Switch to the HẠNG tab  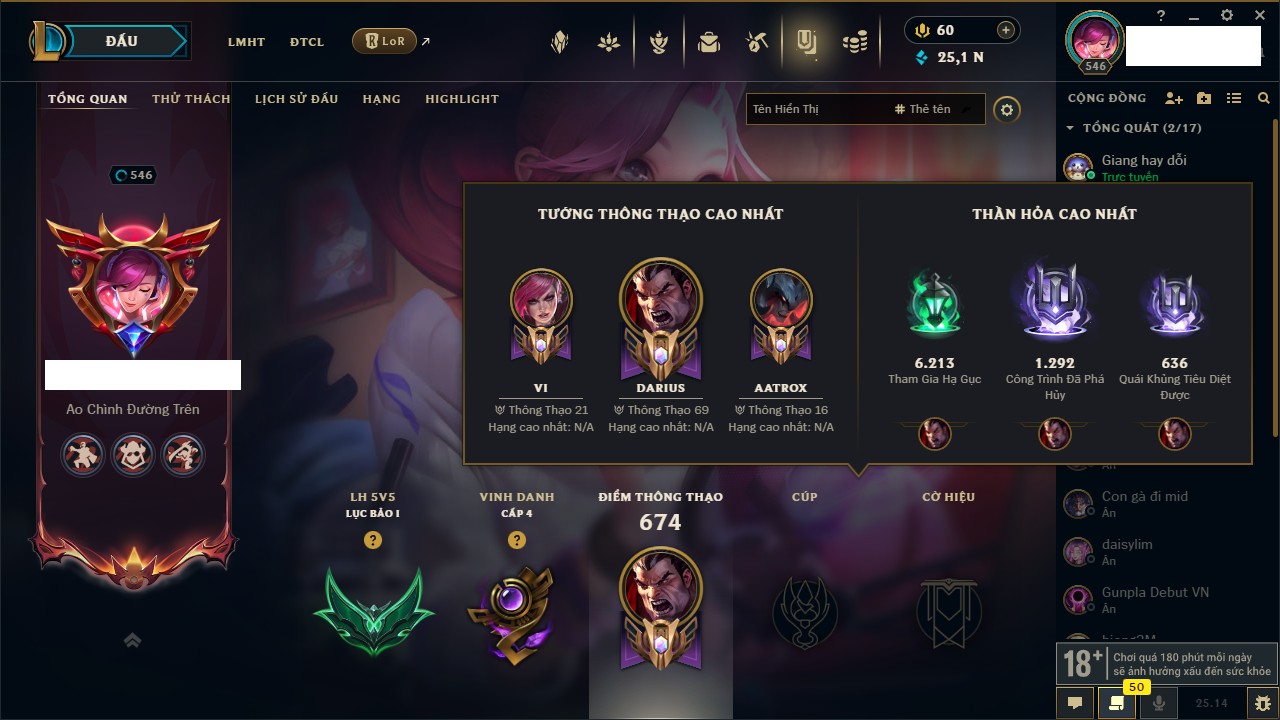pyautogui.click(x=381, y=99)
